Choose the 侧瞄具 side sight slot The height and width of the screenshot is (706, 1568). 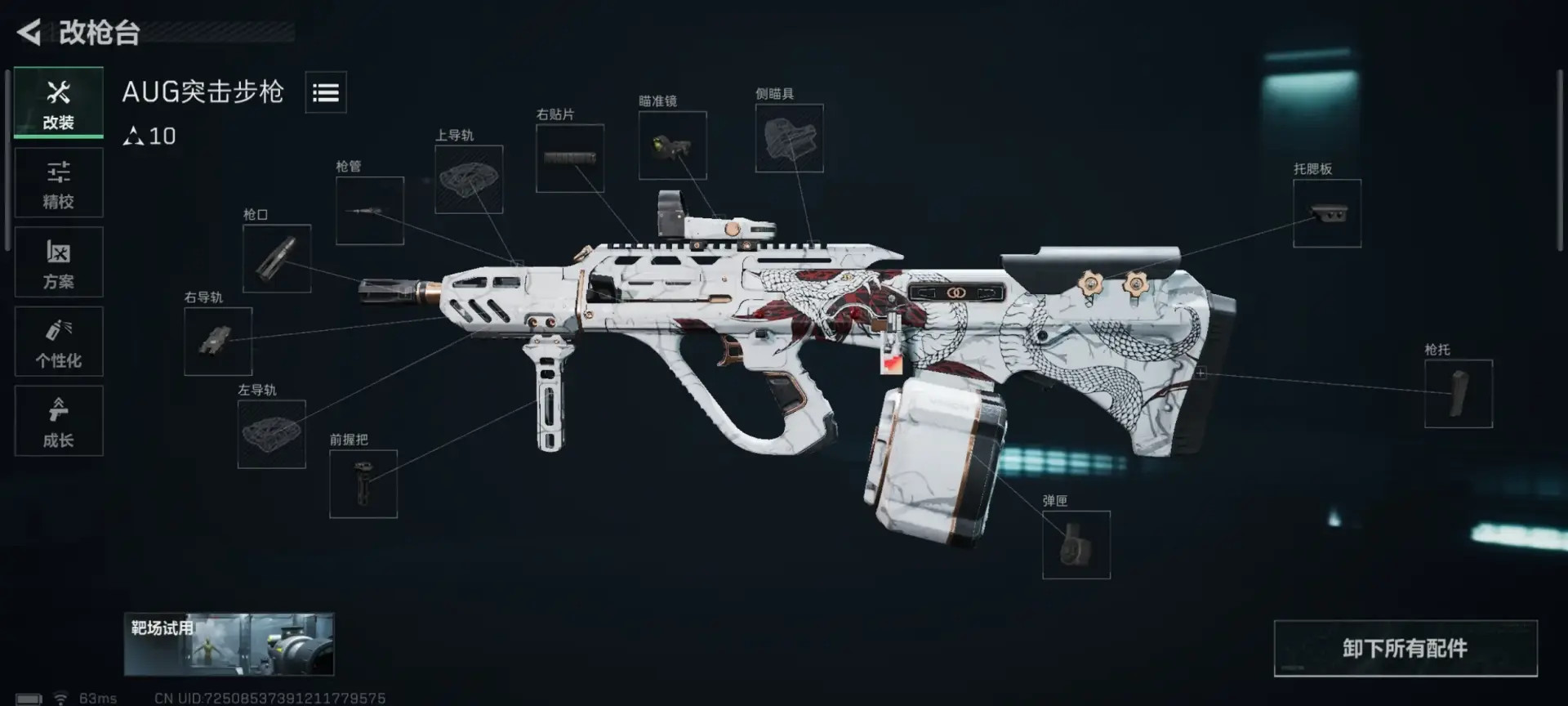pyautogui.click(x=789, y=138)
